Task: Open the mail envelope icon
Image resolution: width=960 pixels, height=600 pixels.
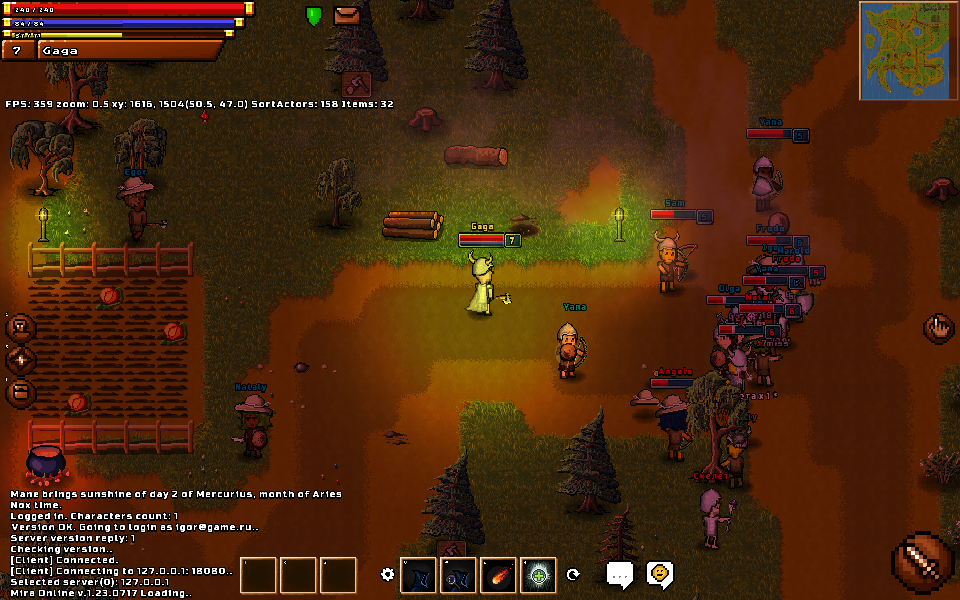Action: [347, 16]
